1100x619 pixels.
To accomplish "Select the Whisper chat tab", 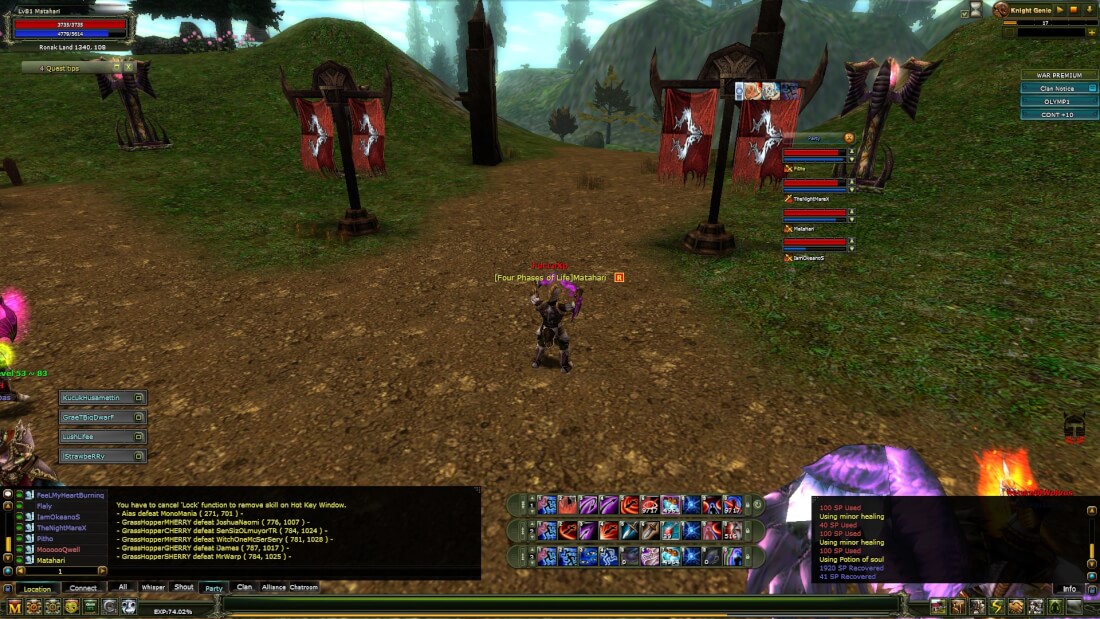I will coord(153,588).
